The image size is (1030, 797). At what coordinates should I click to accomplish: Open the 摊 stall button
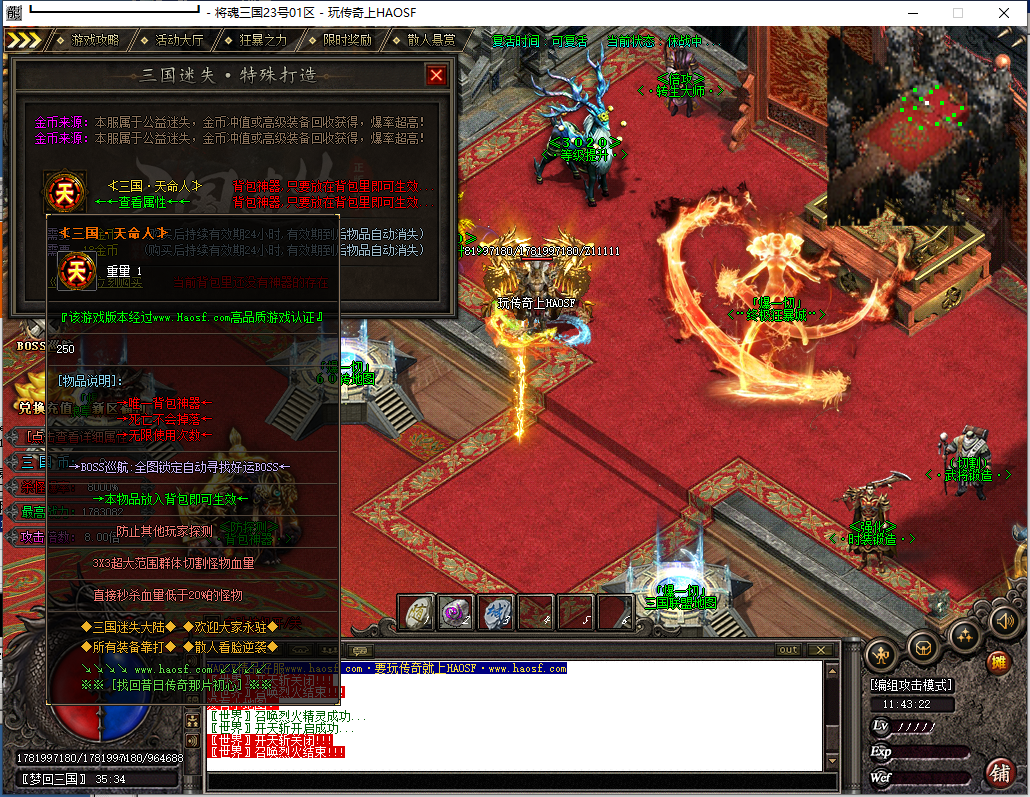point(997,662)
